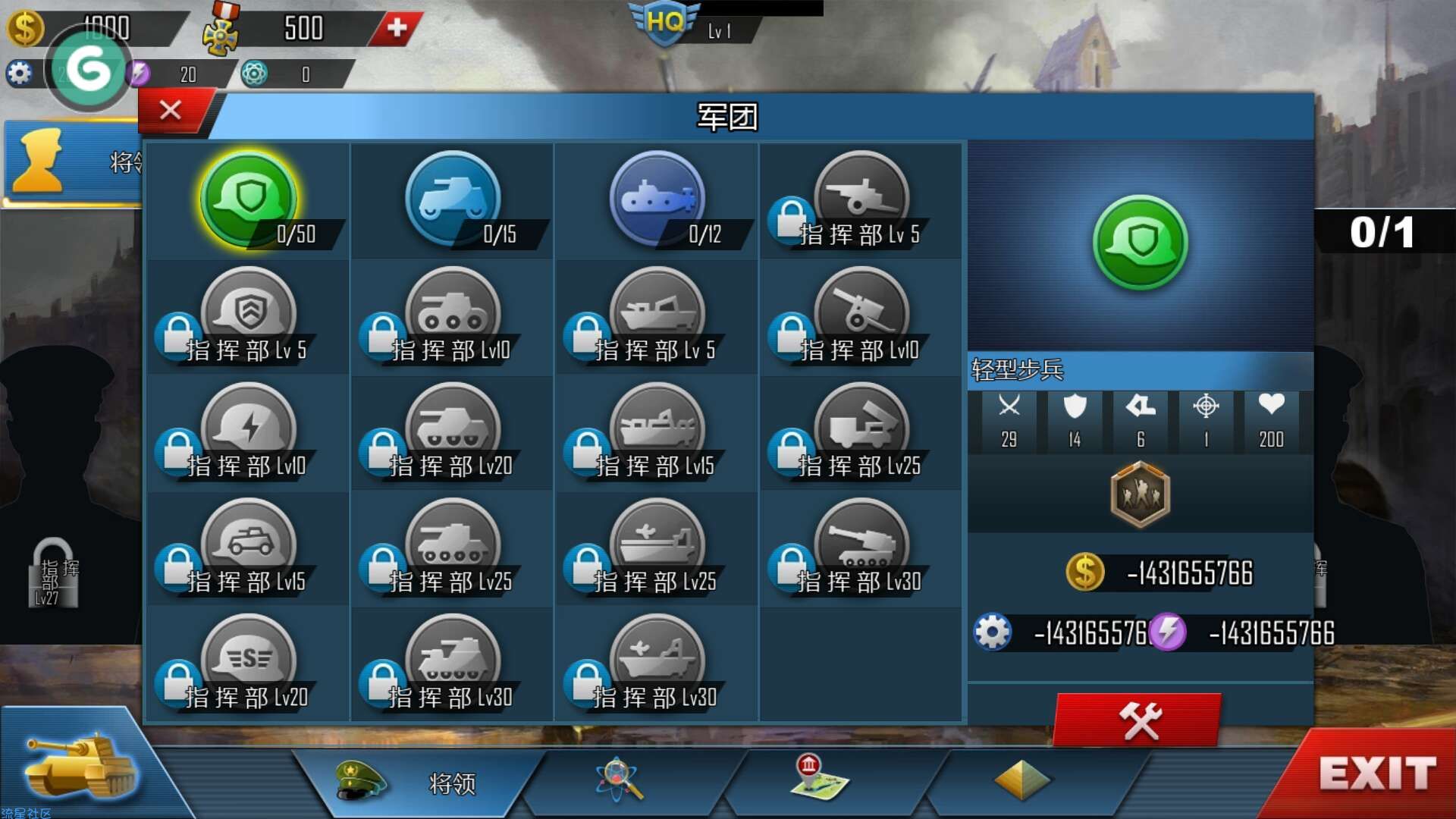Screen dimensions: 1456x819
Task: Select the green infantry helmet unit
Action: click(248, 199)
